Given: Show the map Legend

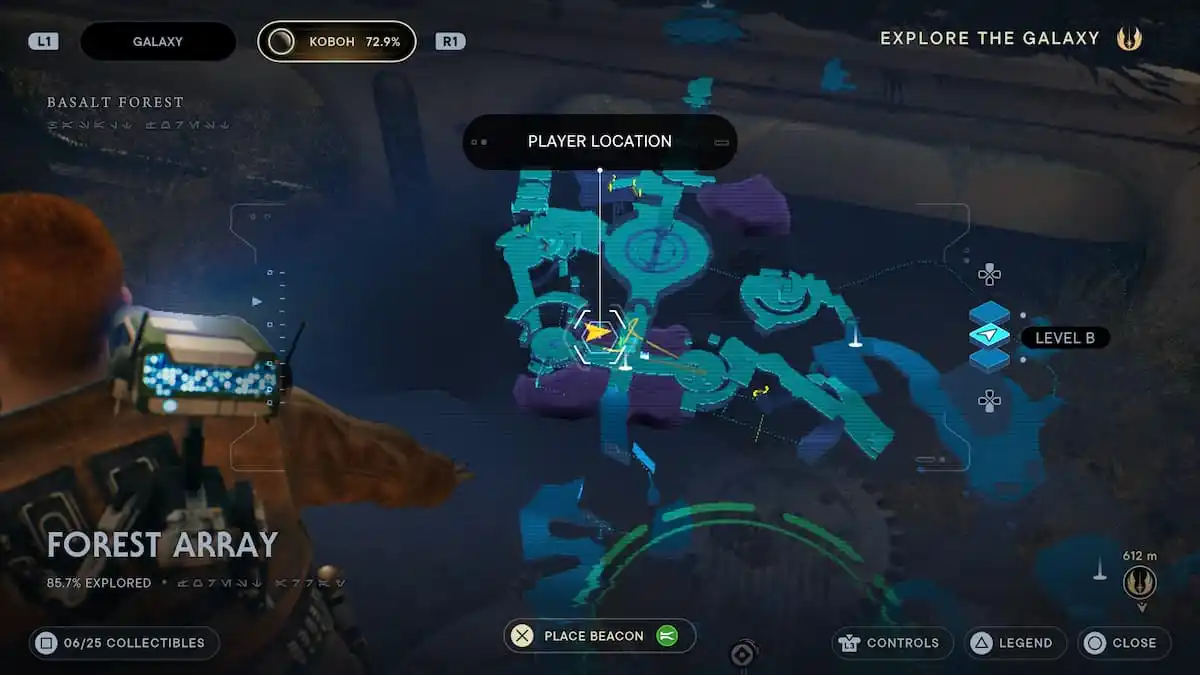Looking at the screenshot, I should [1015, 643].
